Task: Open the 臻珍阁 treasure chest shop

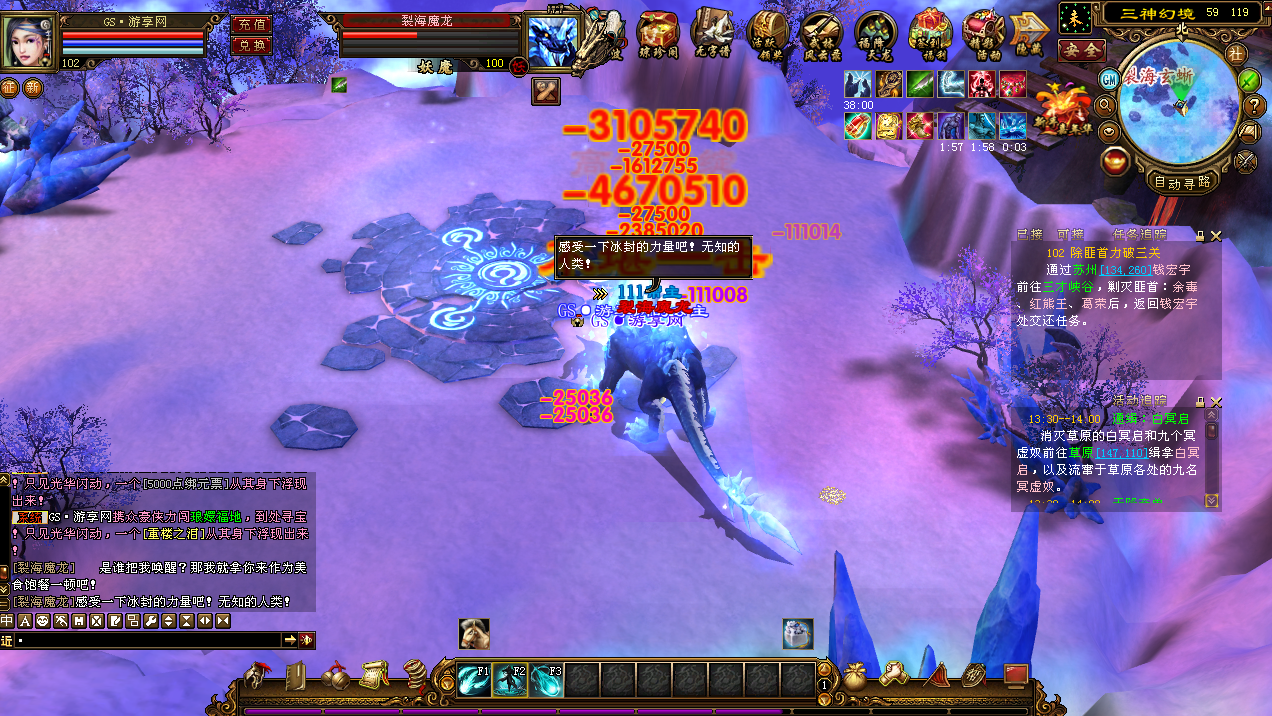Action: (x=659, y=34)
